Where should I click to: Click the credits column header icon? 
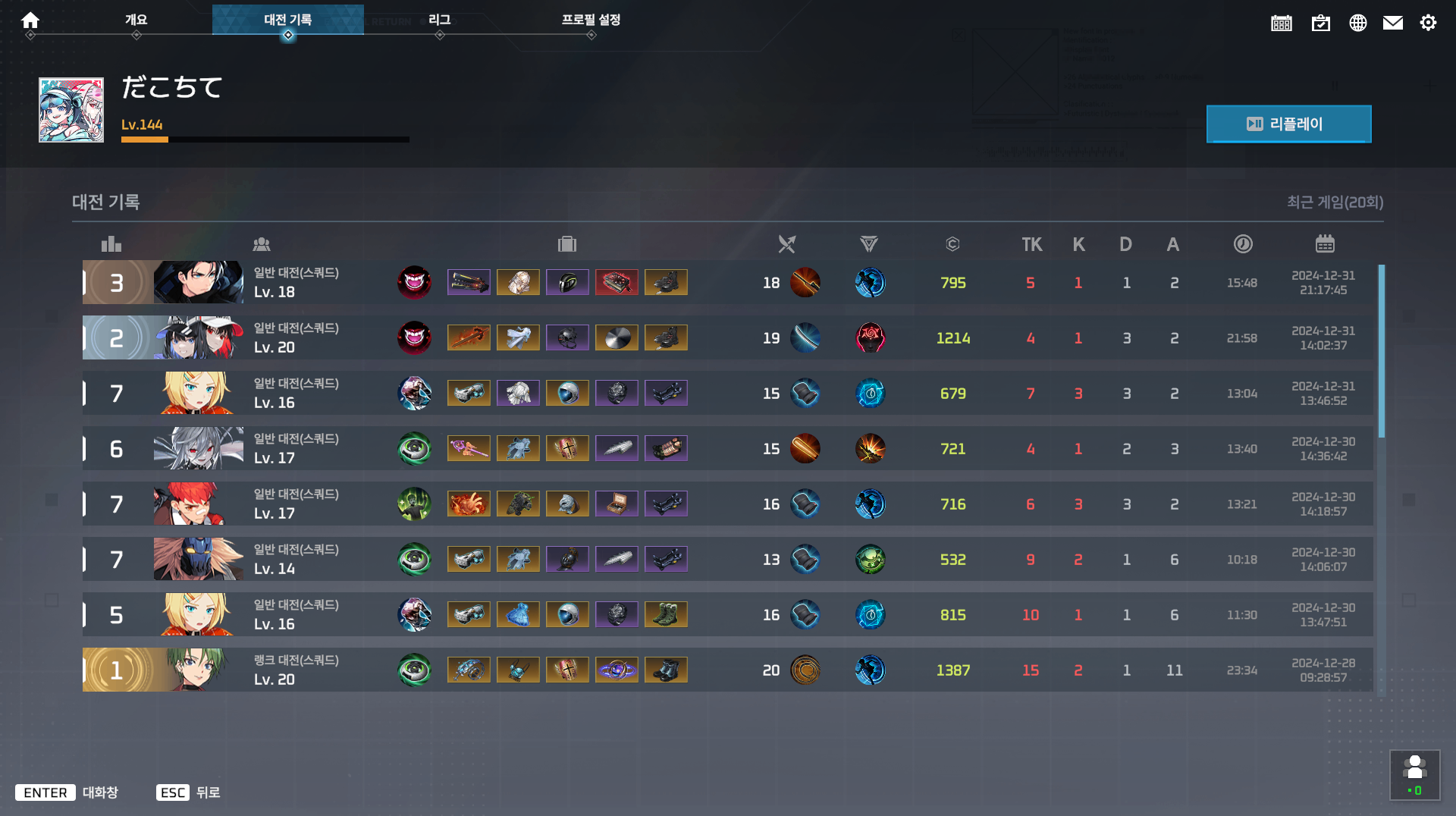952,243
